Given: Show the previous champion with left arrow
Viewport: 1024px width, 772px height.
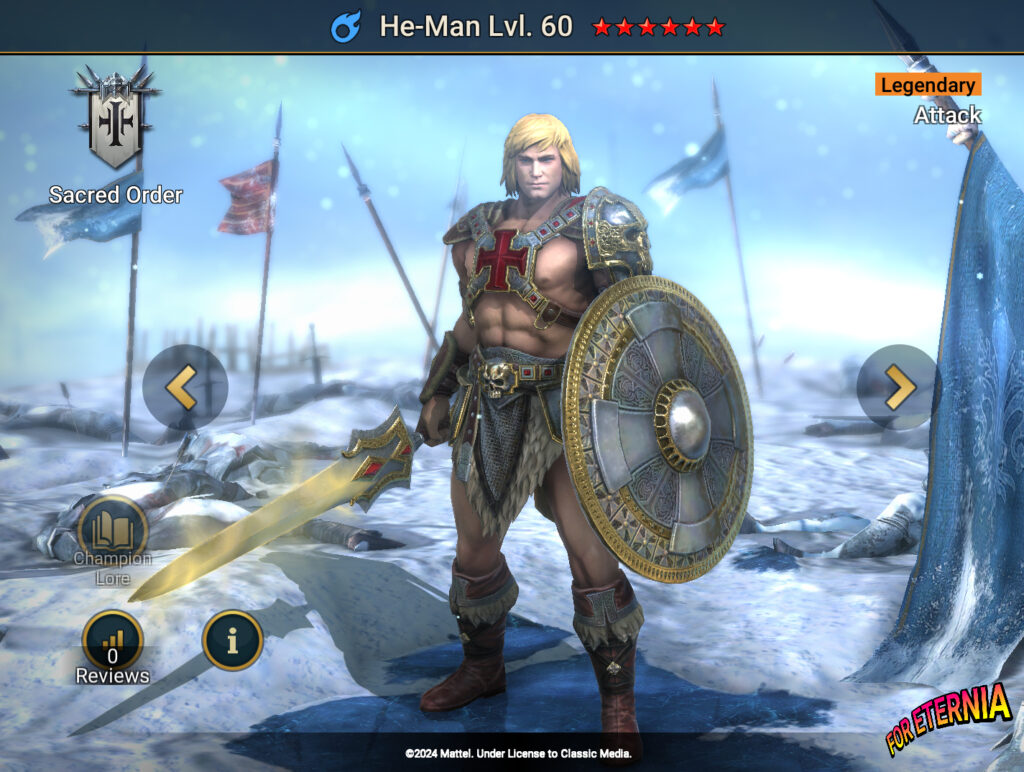Looking at the screenshot, I should (184, 387).
